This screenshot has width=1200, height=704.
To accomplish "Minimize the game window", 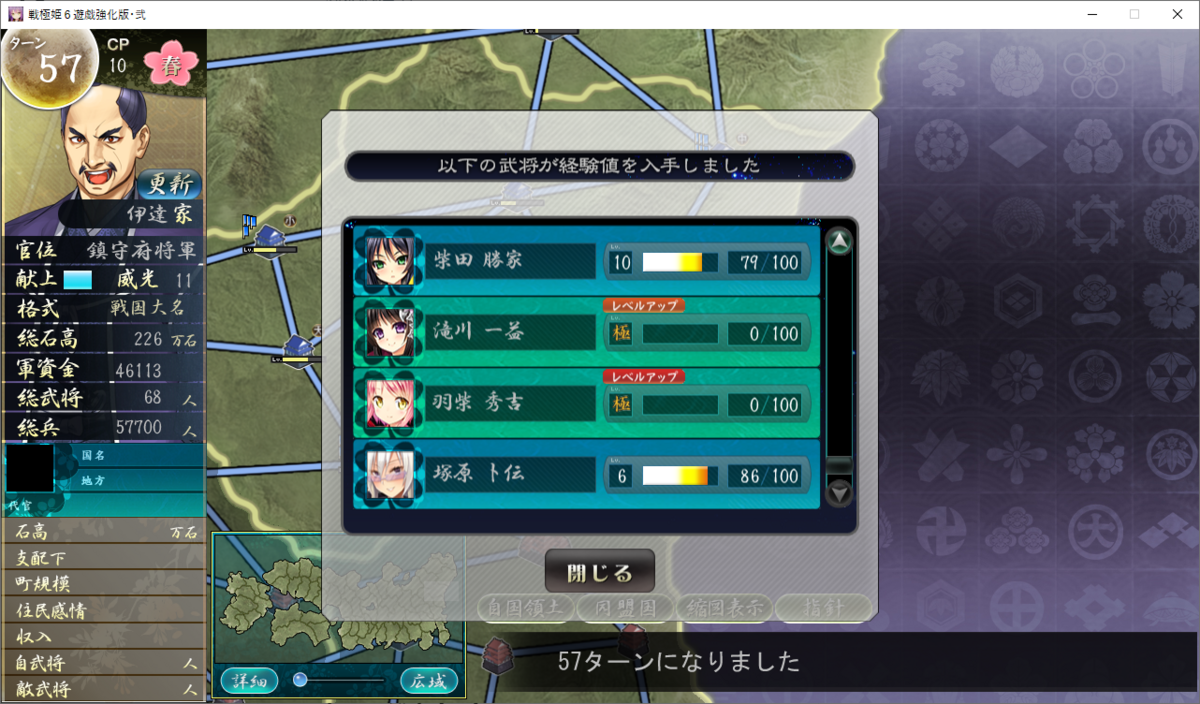I will click(1089, 14).
